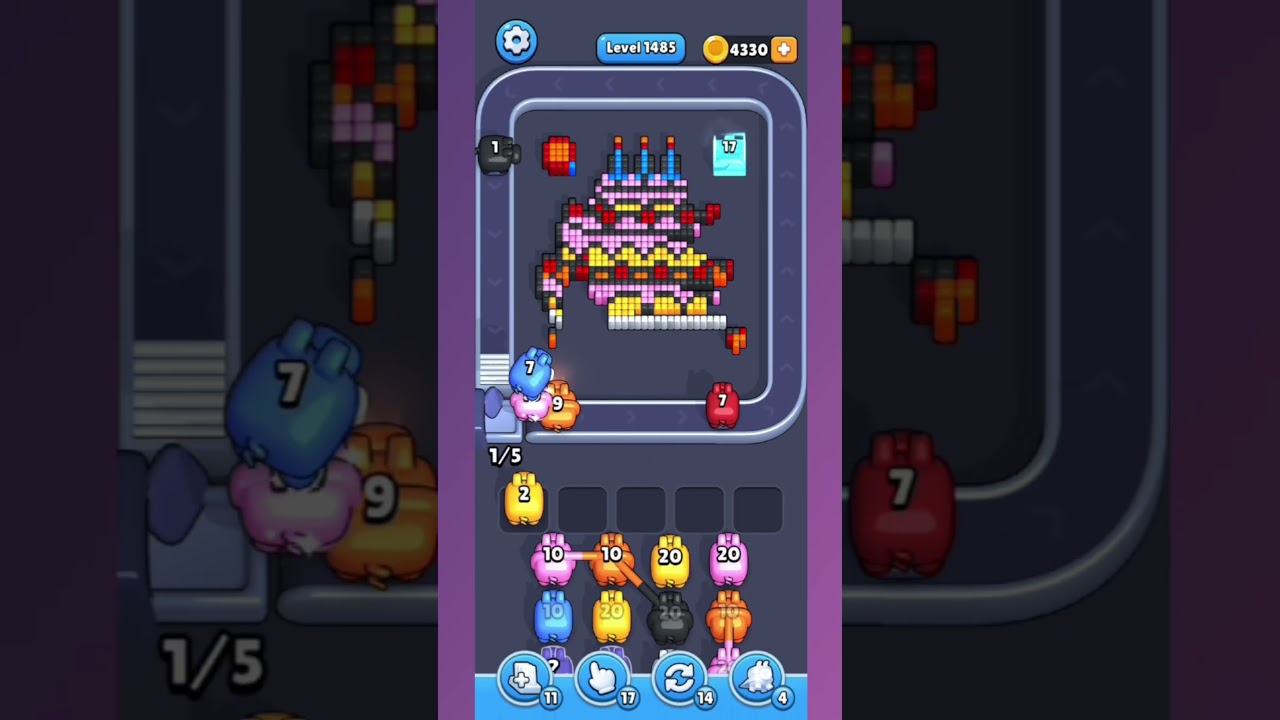Screen dimensions: 1280x720
Task: Tap the red-orange pixel square near the cake
Action: 559,156
